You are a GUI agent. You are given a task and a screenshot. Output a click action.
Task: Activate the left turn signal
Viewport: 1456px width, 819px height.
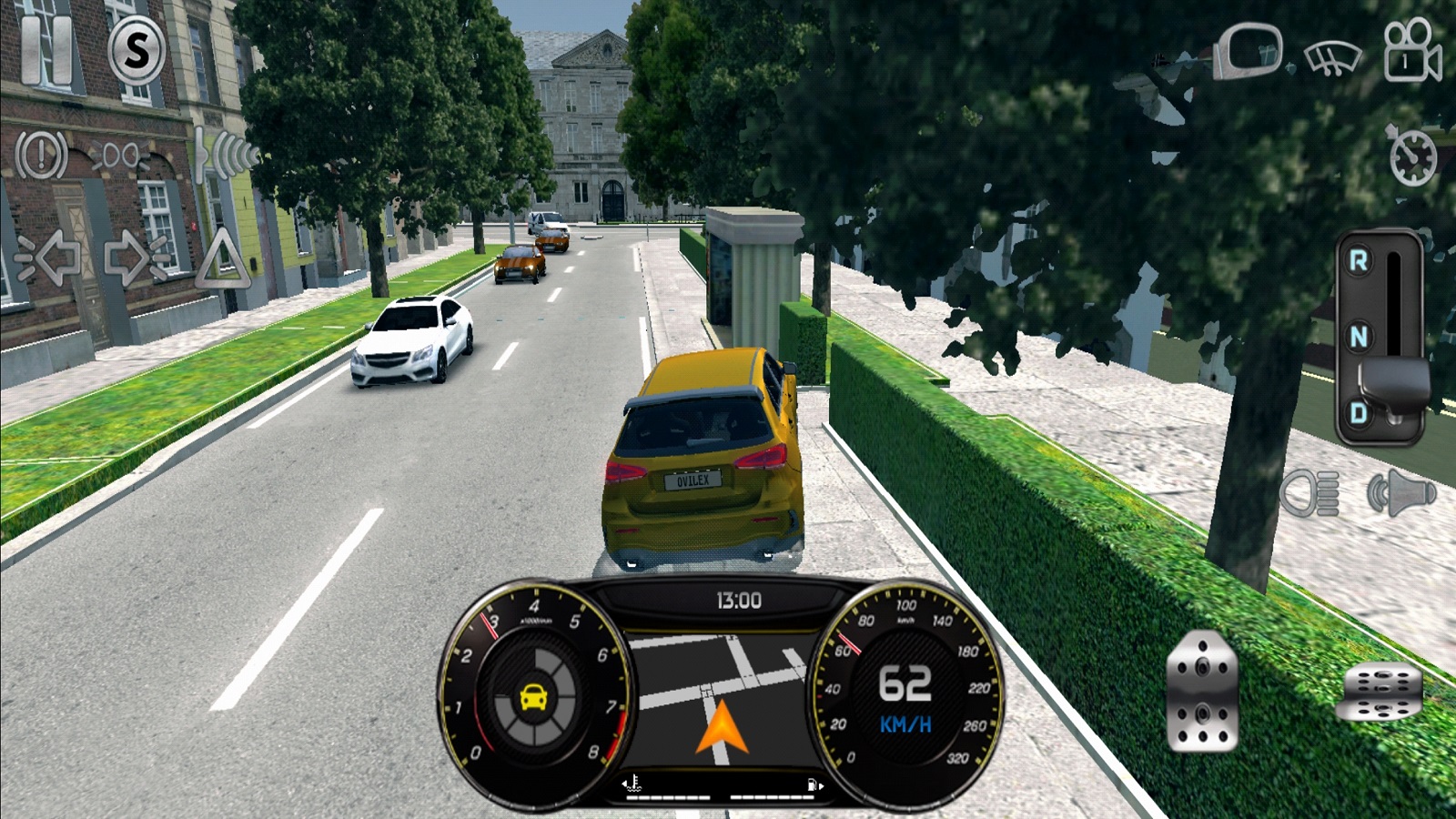click(x=52, y=258)
